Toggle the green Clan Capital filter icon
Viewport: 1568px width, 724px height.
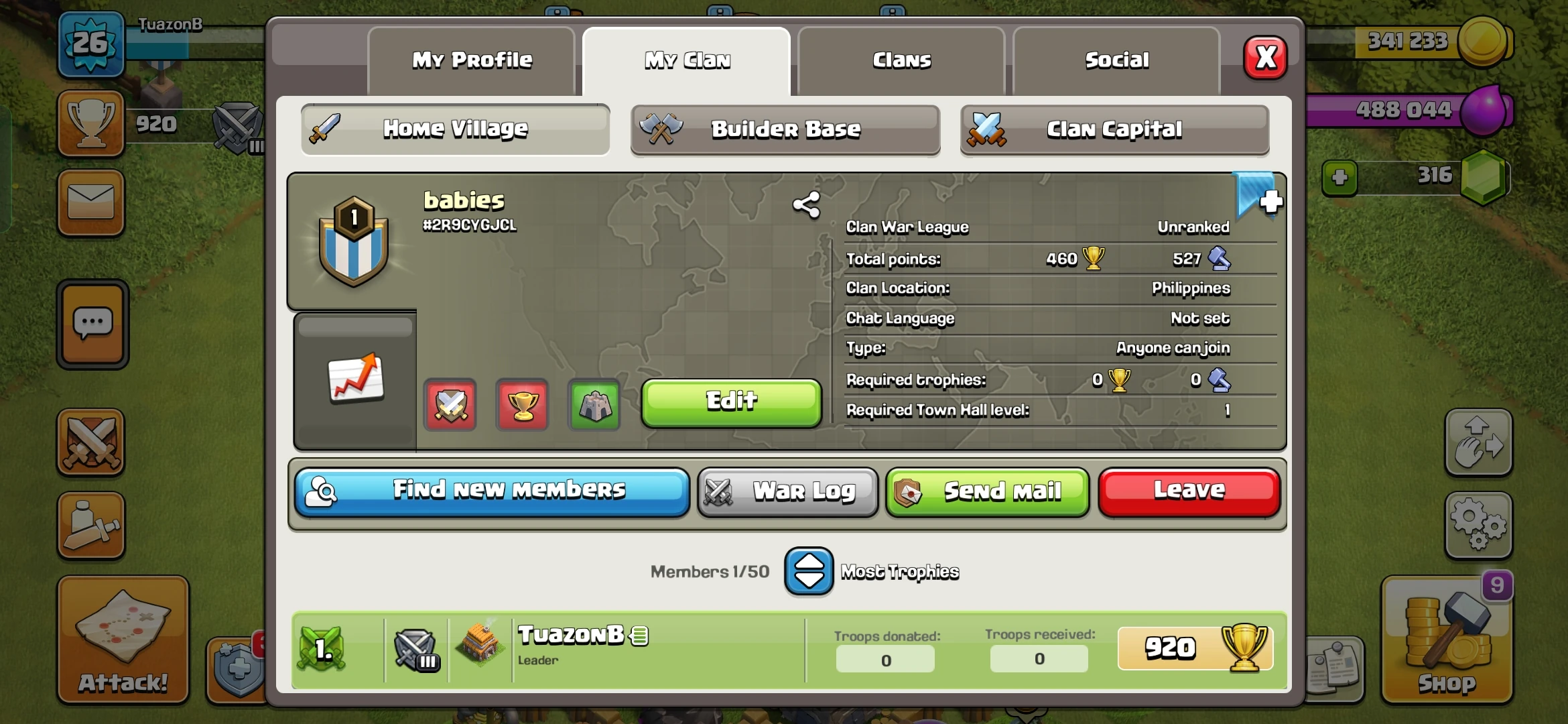pos(594,404)
